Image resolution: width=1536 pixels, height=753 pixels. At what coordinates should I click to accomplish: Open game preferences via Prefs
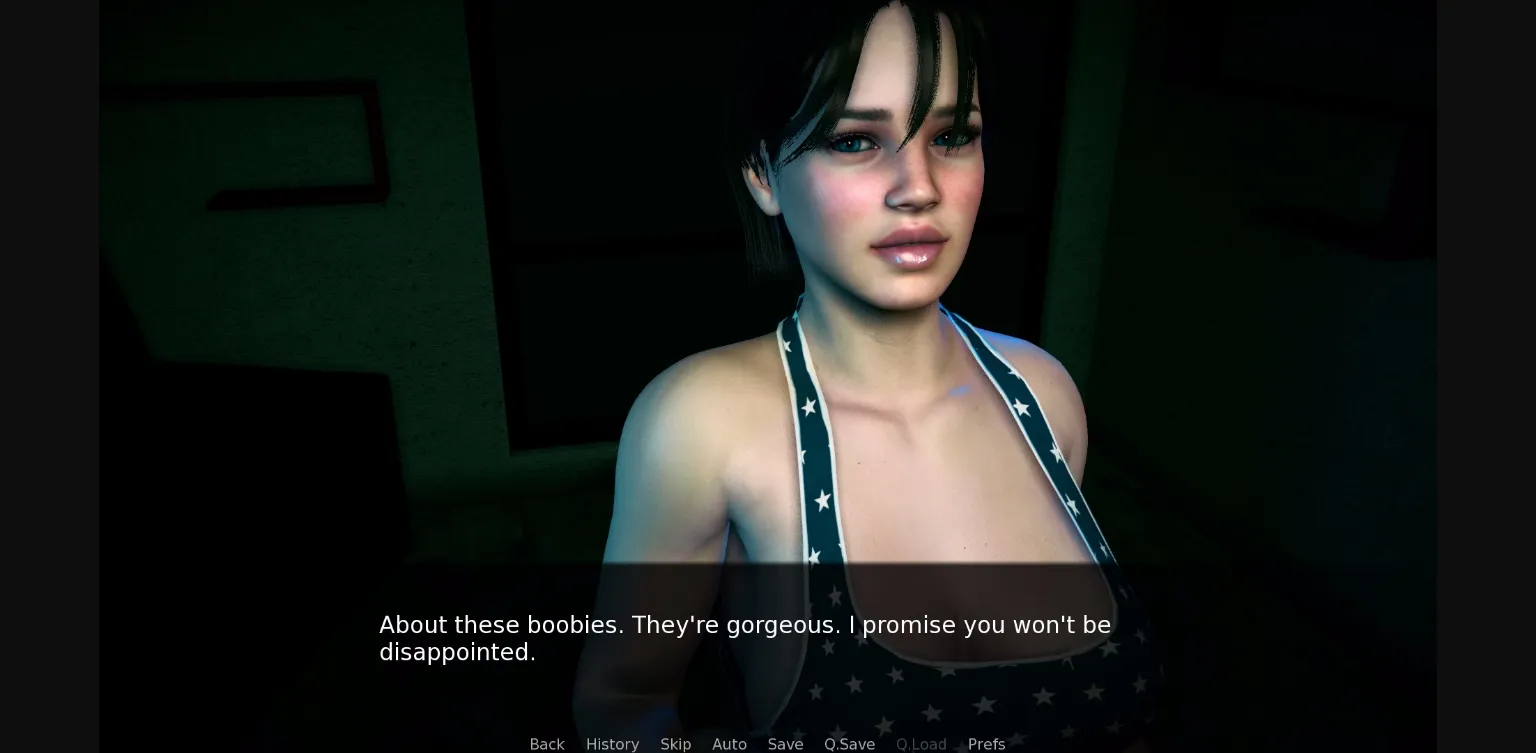point(987,744)
